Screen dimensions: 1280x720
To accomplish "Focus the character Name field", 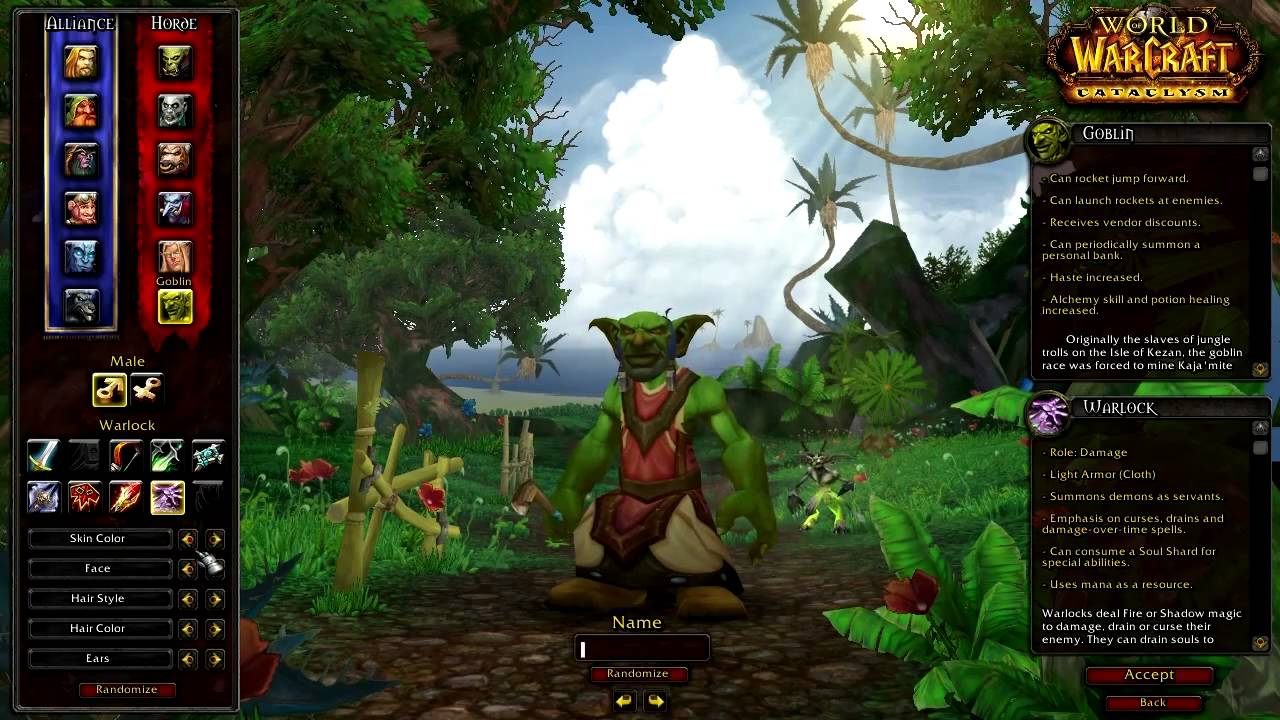I will coord(642,649).
